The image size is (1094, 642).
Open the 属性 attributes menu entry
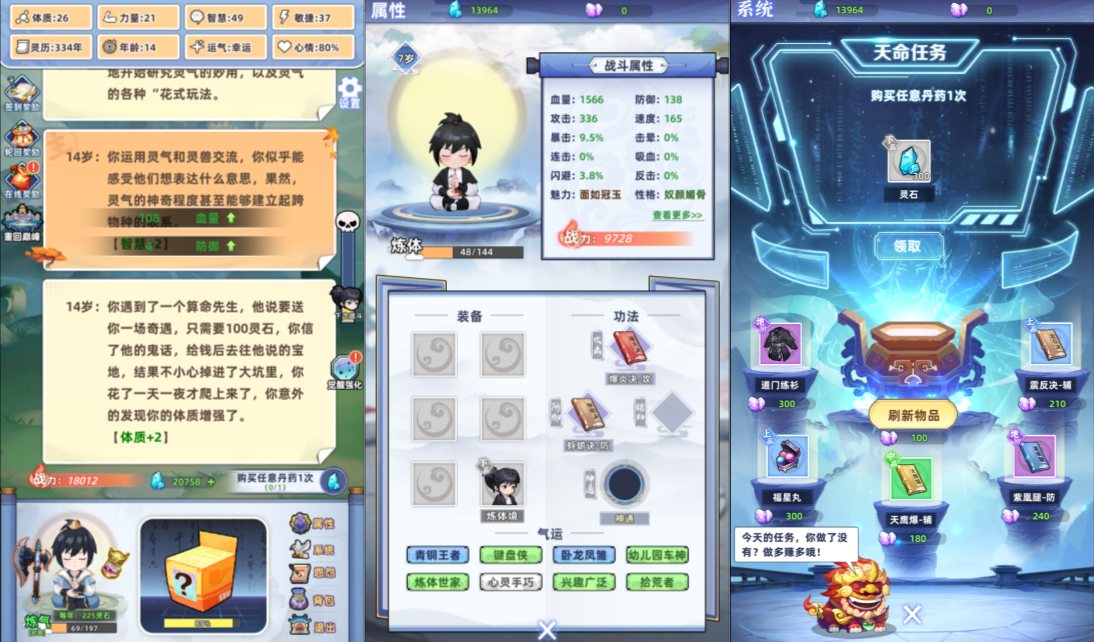click(x=311, y=523)
